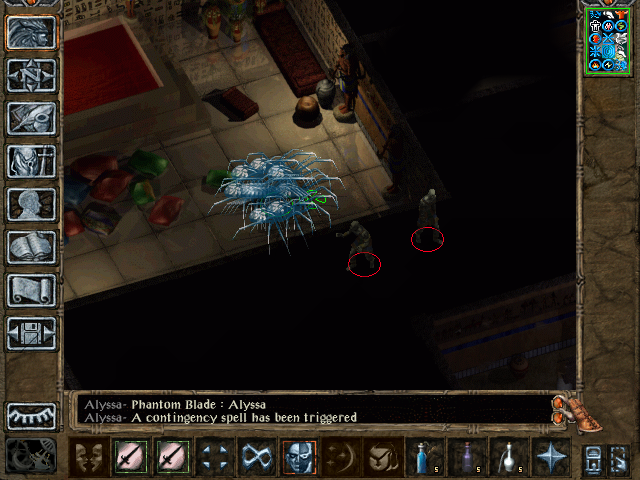Open the priest scroll icon
Viewport: 640px width, 480px height.
tap(32, 290)
